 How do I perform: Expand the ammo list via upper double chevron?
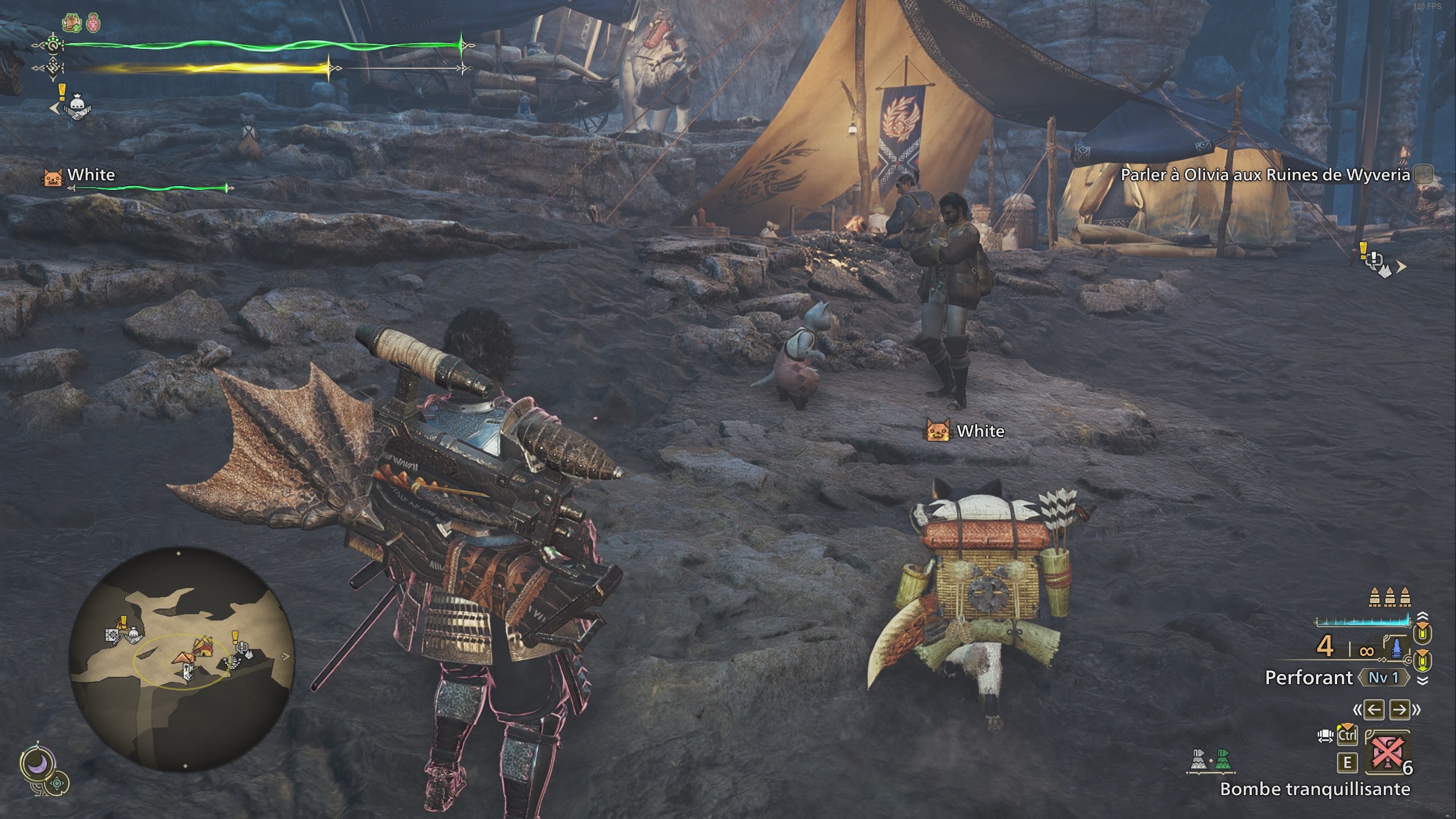1422,616
